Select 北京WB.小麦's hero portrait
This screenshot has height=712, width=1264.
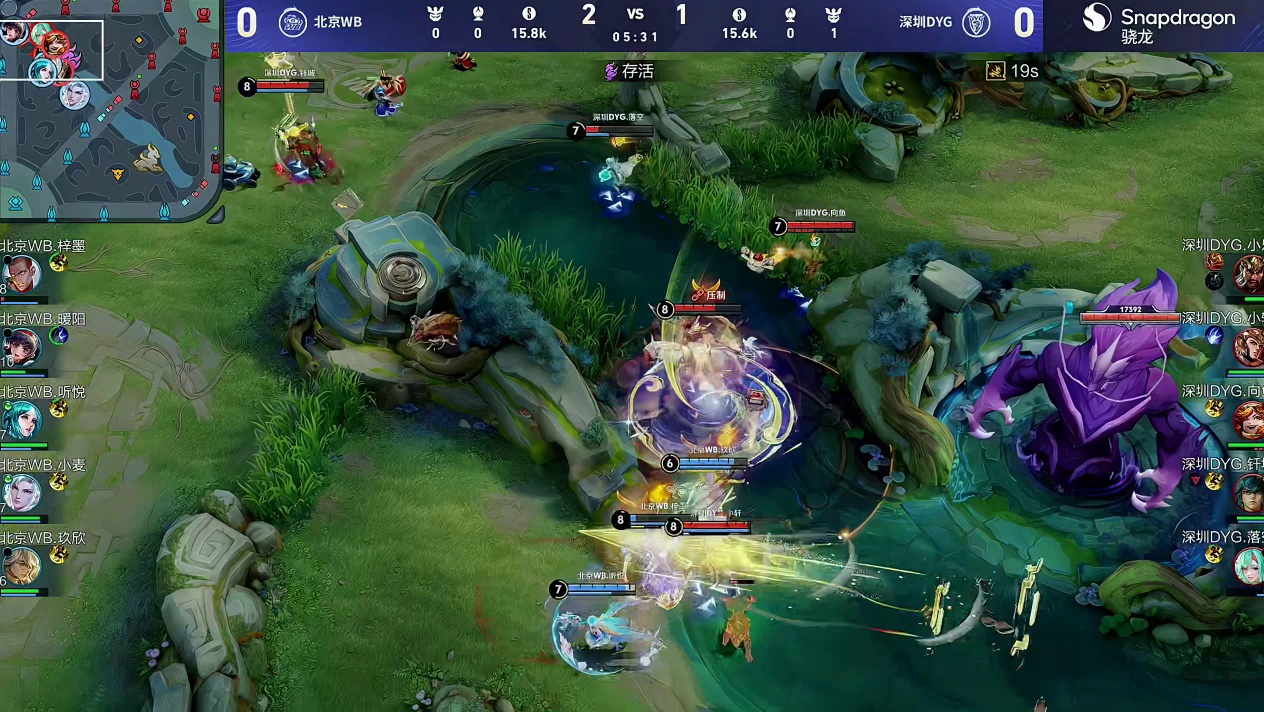(20, 492)
